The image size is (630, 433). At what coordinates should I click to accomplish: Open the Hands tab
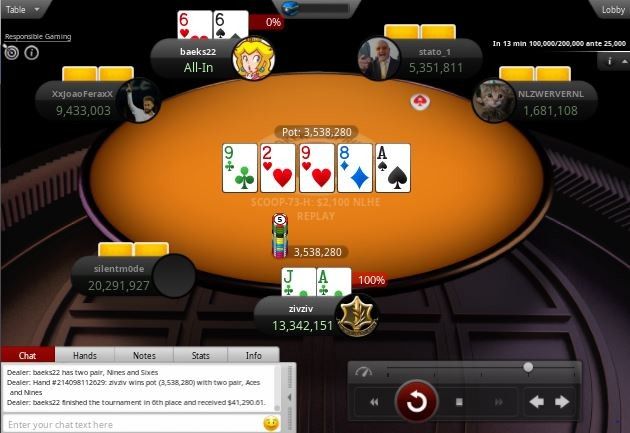click(x=85, y=355)
